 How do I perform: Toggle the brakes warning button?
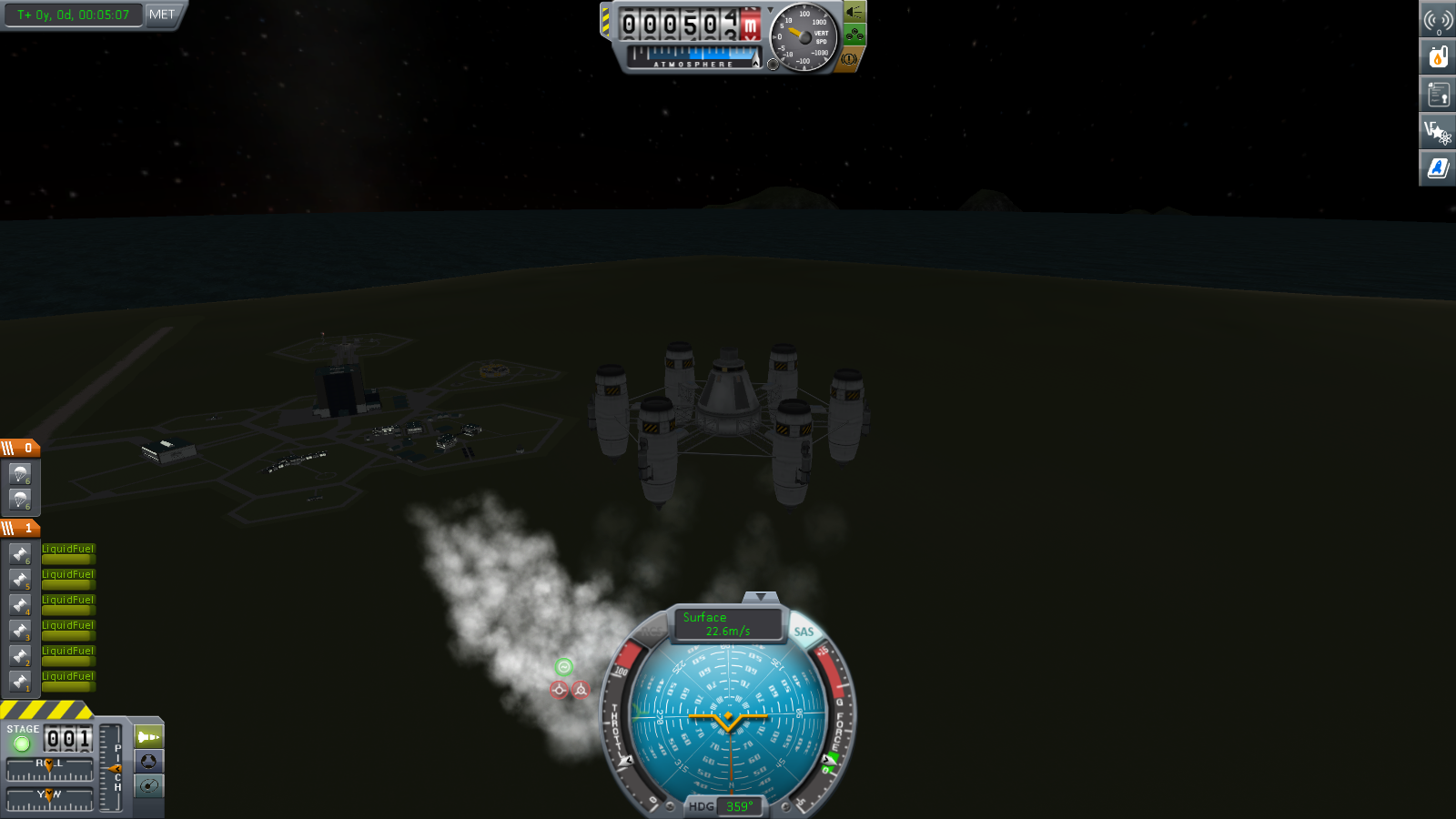[849, 59]
